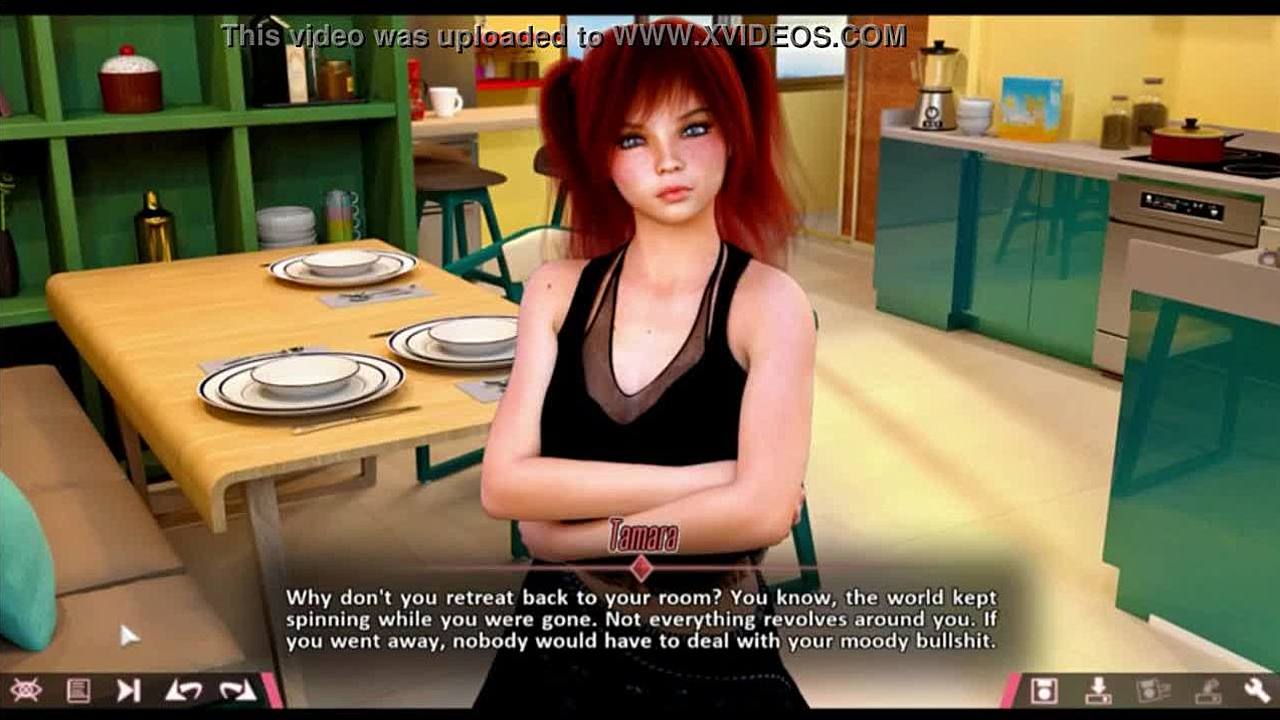Viewport: 1280px width, 720px height.
Task: Click the dimmed quick load icon
Action: pos(1206,690)
